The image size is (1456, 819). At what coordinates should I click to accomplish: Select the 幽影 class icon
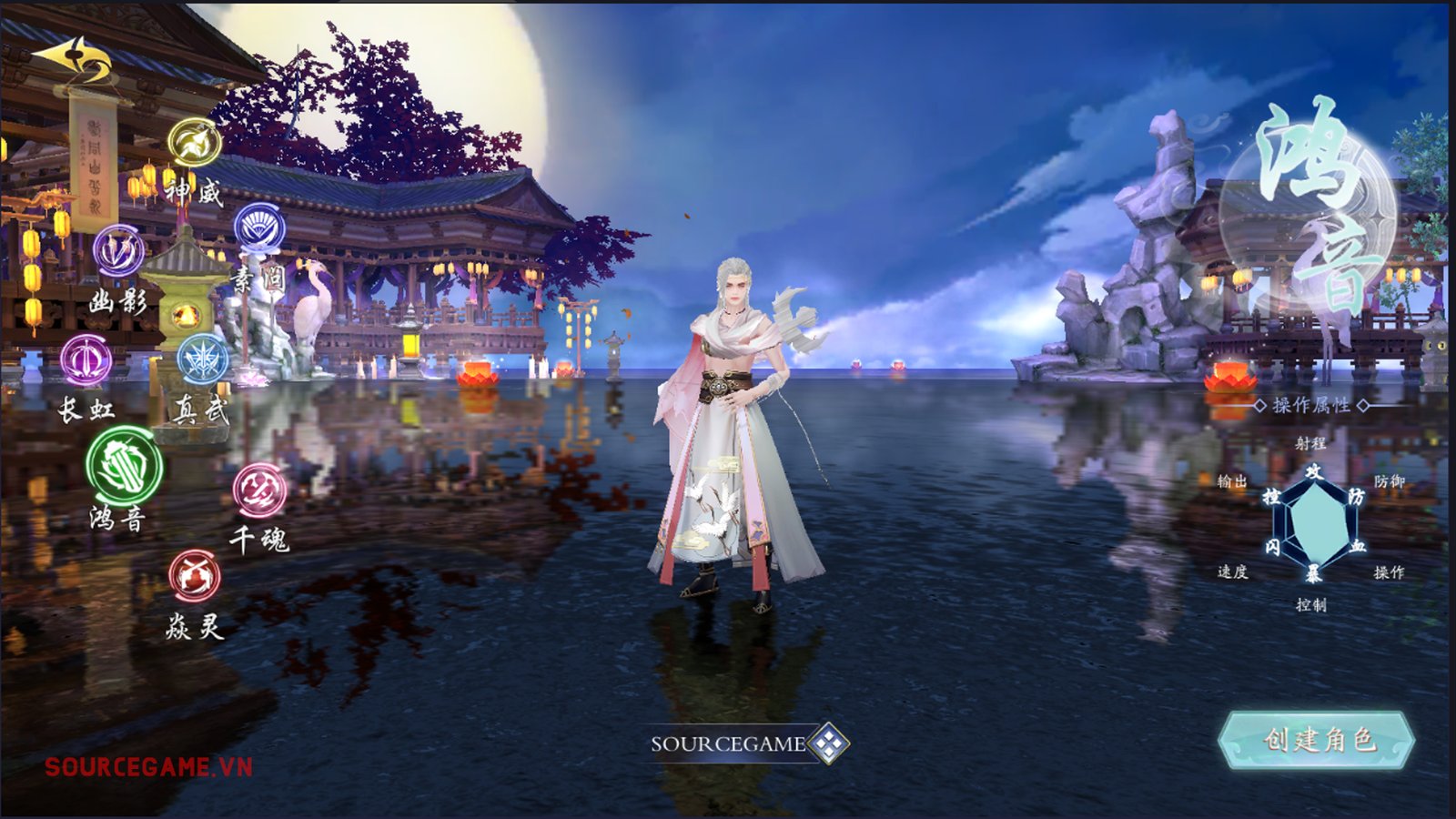[118, 251]
